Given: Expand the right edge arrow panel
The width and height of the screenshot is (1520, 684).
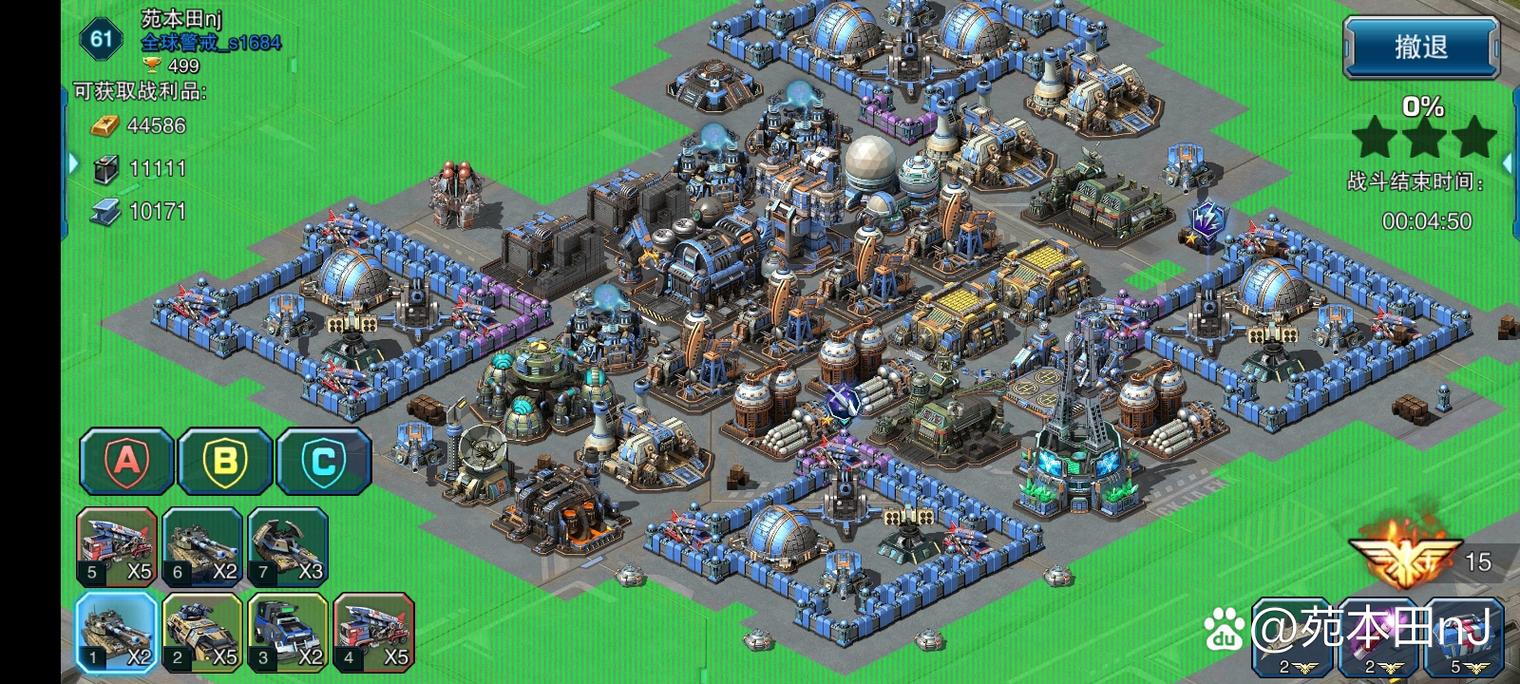Looking at the screenshot, I should [x=1509, y=162].
